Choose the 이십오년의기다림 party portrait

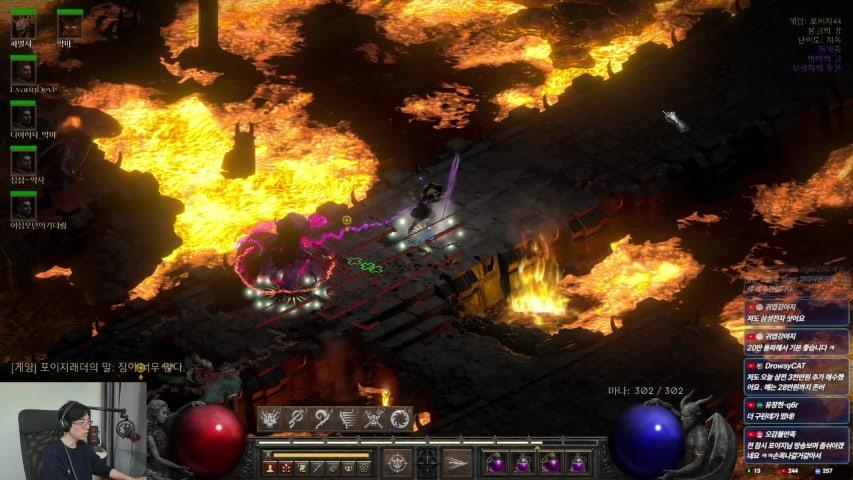(23, 206)
